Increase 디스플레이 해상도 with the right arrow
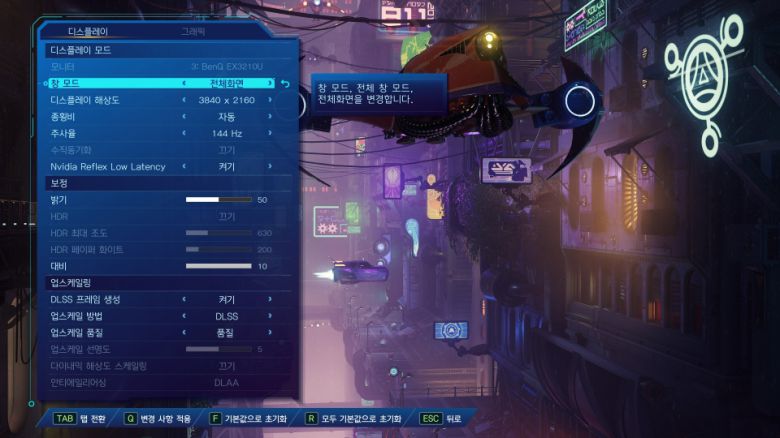Screen dimensions: 780x438 point(270,100)
